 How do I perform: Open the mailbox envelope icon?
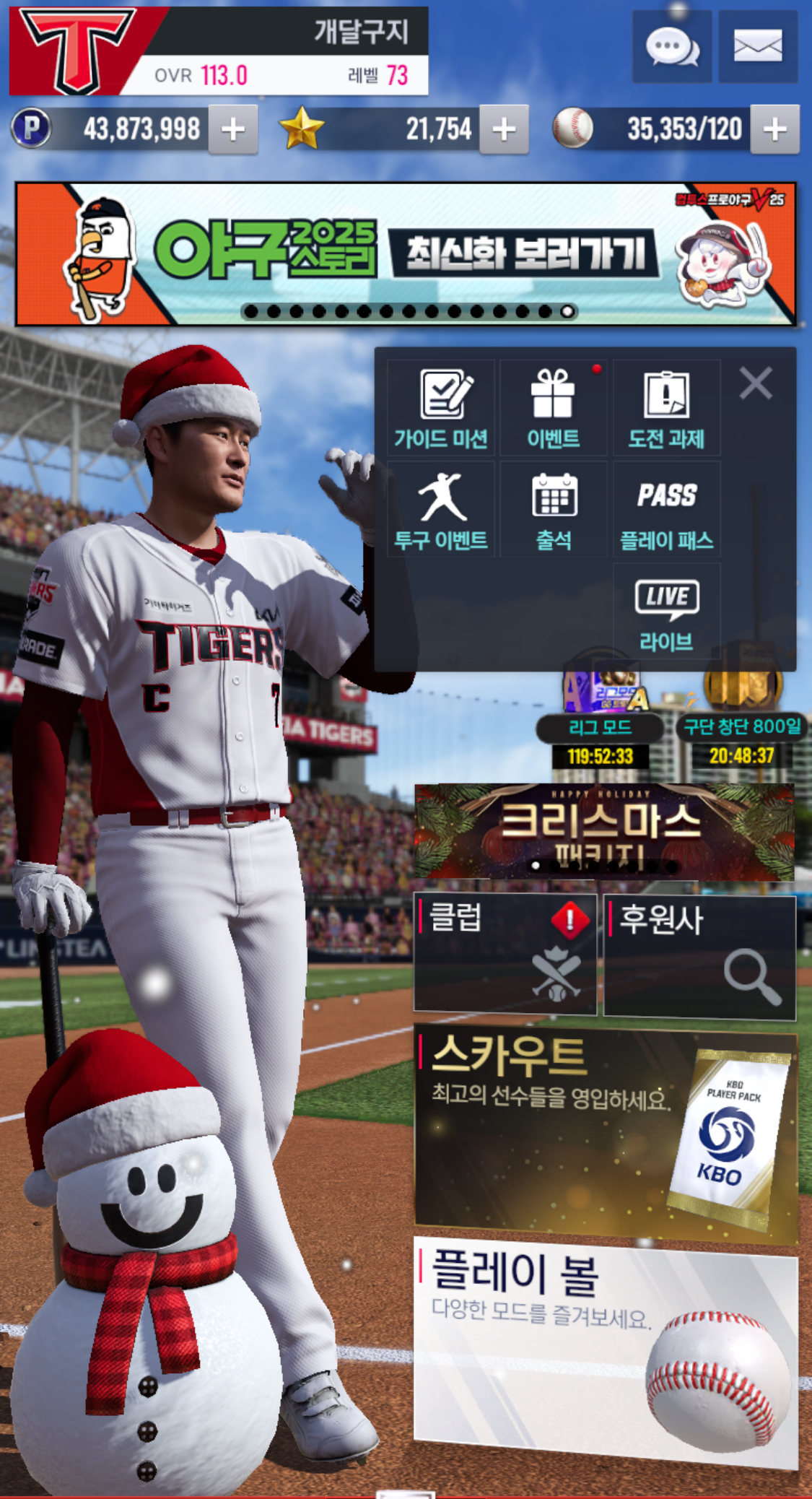[x=758, y=47]
